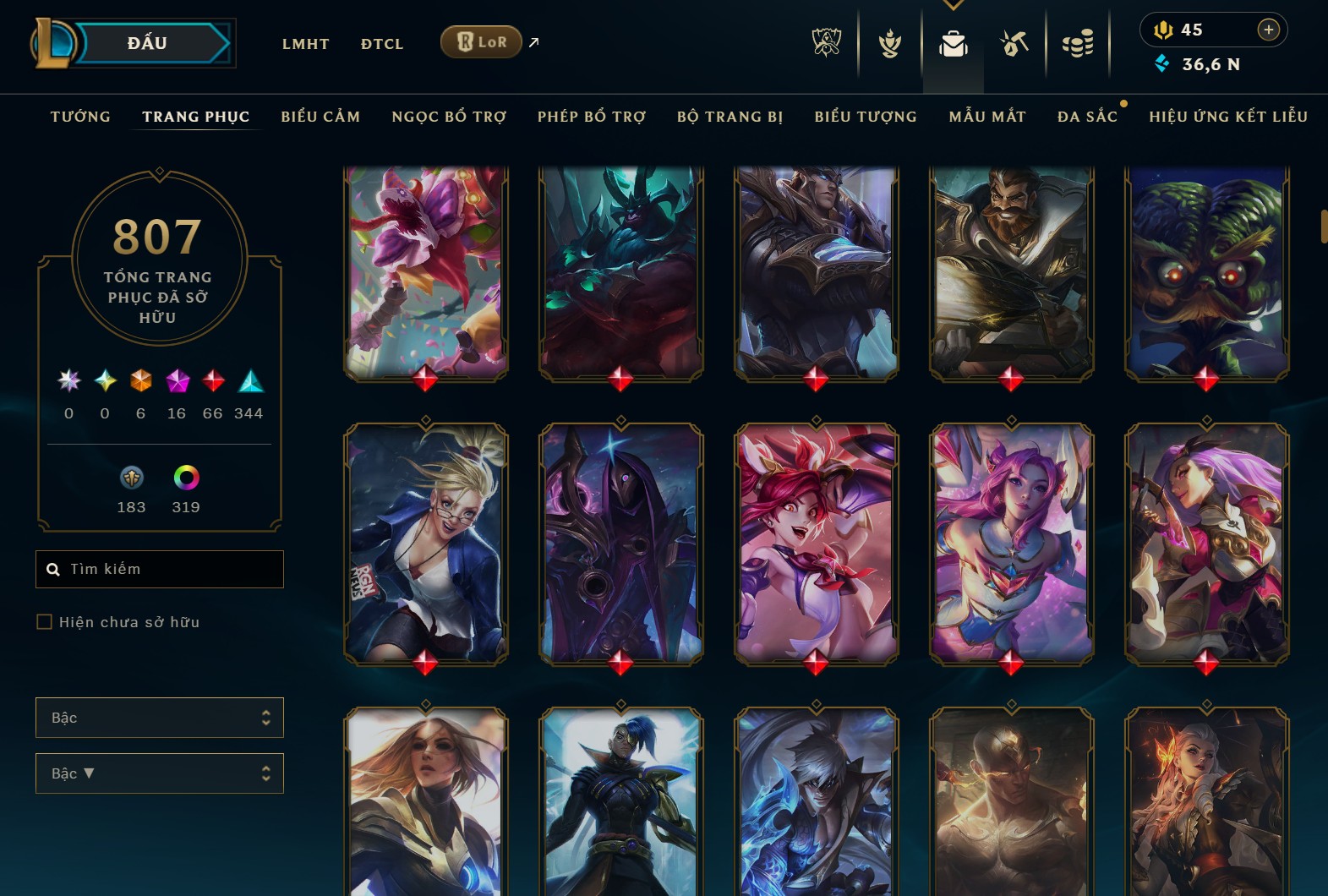The height and width of the screenshot is (896, 1328).
Task: Click the magnifier icon in the Tìm kiếm bar
Action: (53, 569)
